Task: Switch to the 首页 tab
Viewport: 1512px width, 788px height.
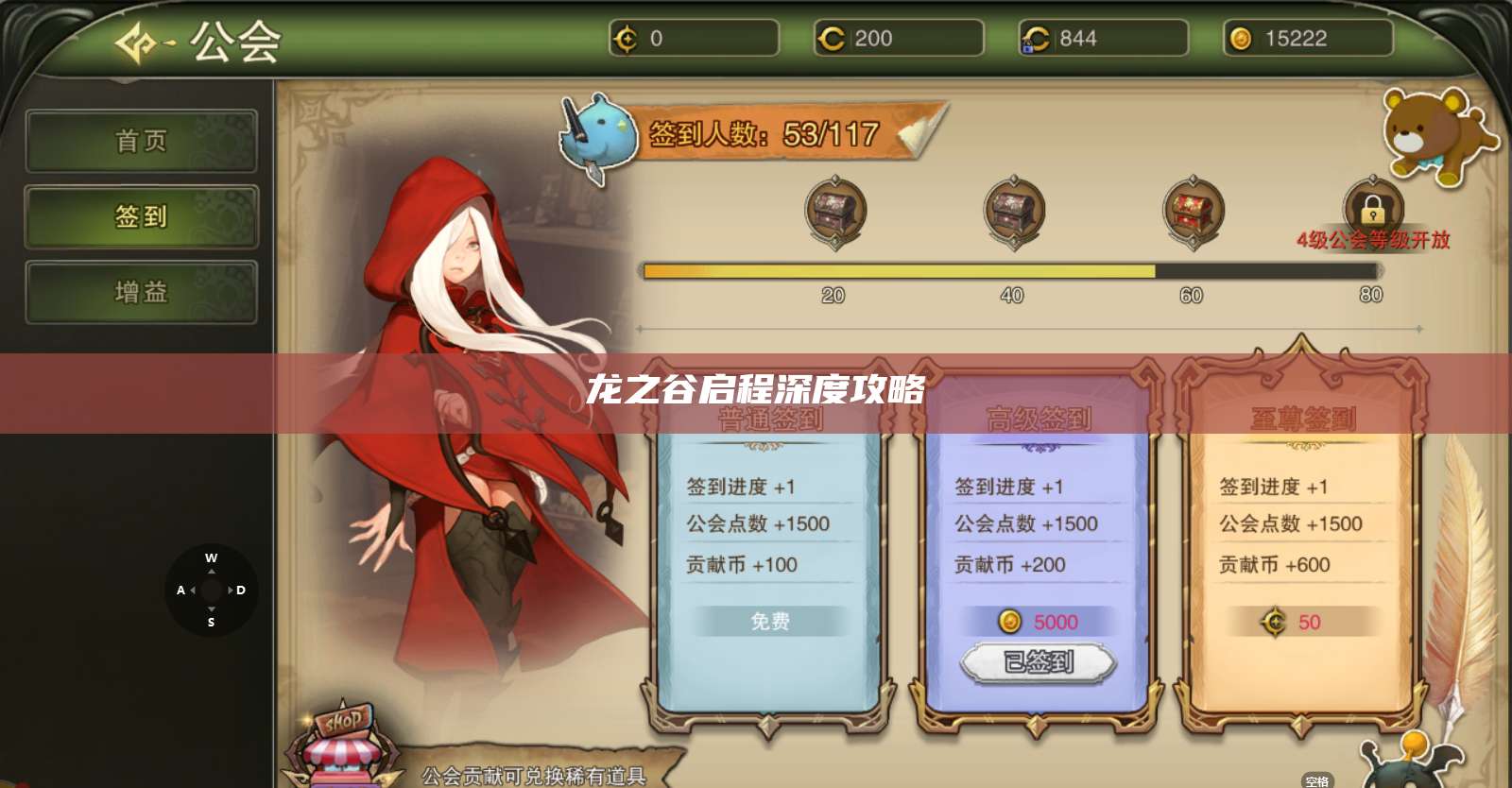Action: point(142,141)
